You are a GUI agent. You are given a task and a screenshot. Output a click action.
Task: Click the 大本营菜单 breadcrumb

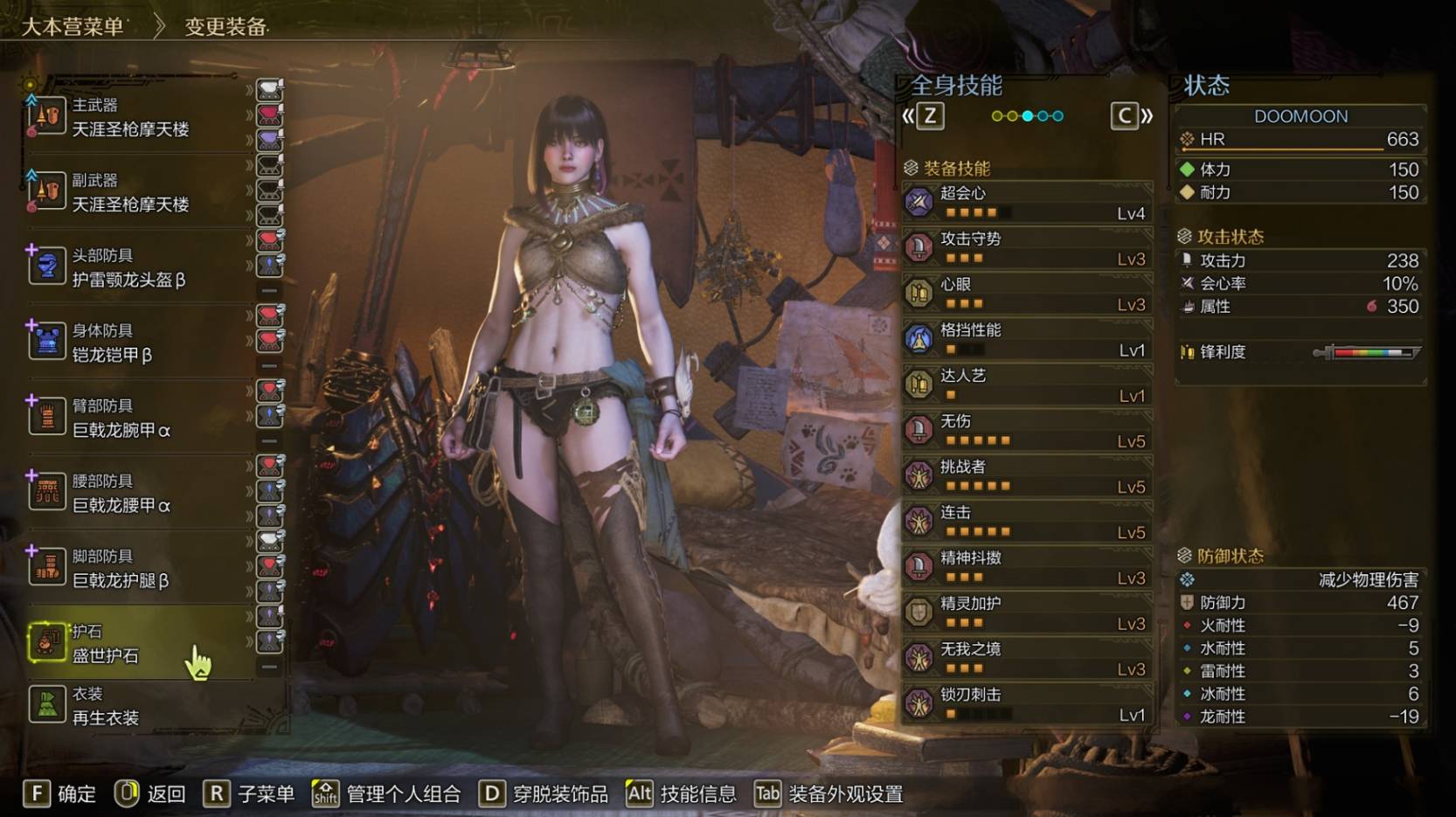coord(73,26)
